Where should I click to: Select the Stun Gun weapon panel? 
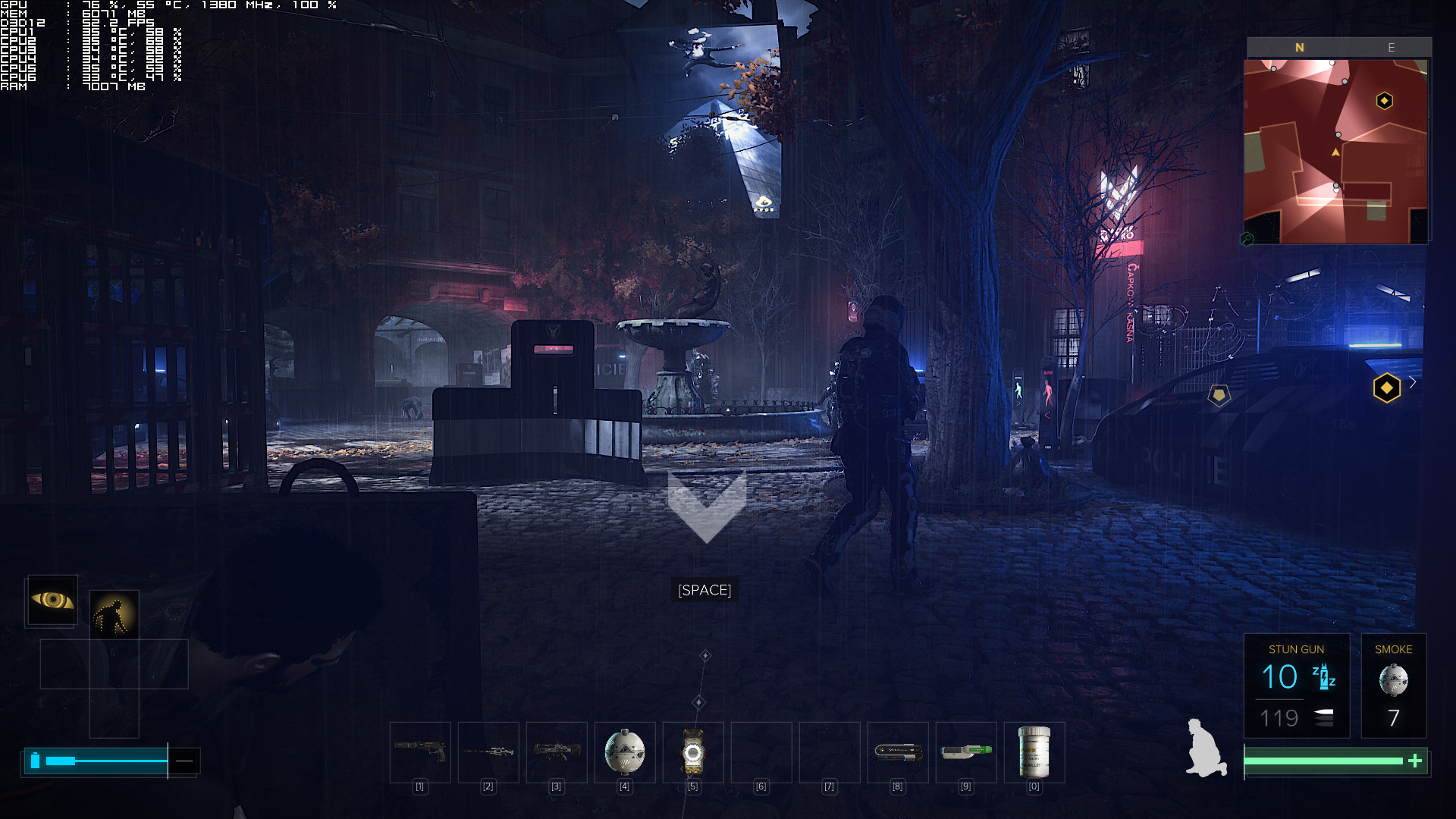coord(1296,686)
